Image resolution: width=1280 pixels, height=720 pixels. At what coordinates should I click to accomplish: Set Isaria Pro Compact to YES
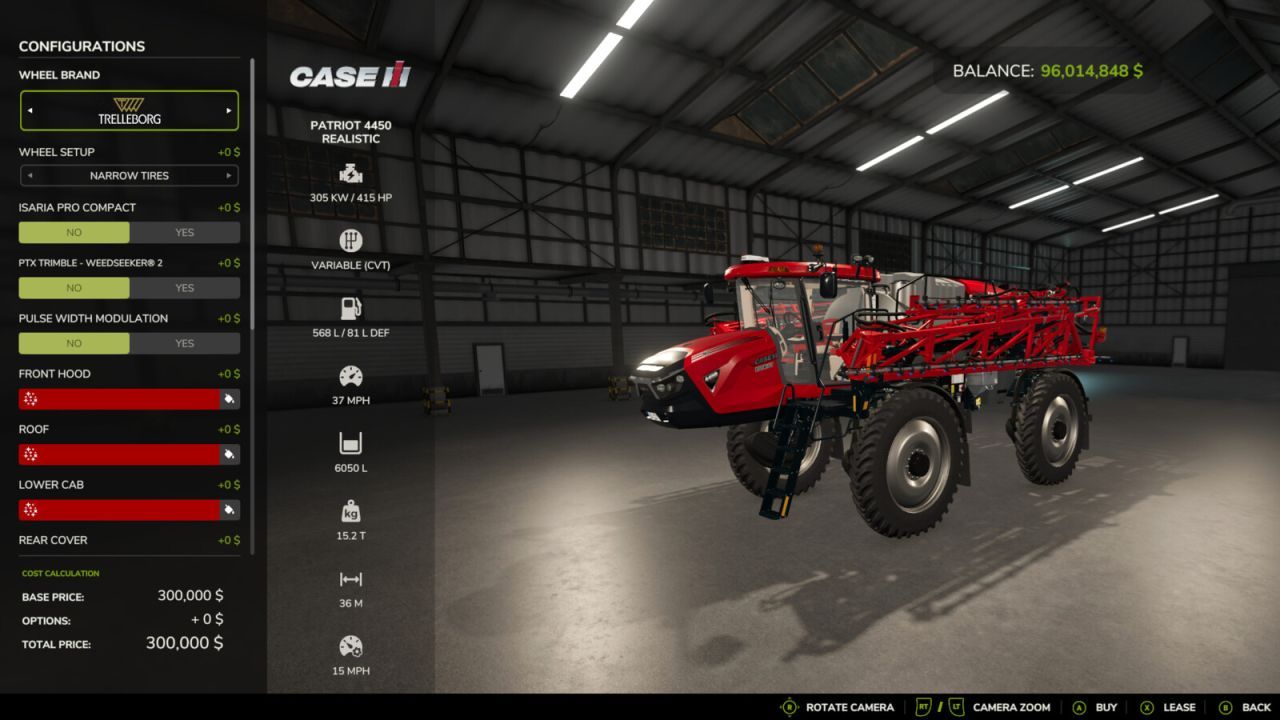click(x=185, y=232)
